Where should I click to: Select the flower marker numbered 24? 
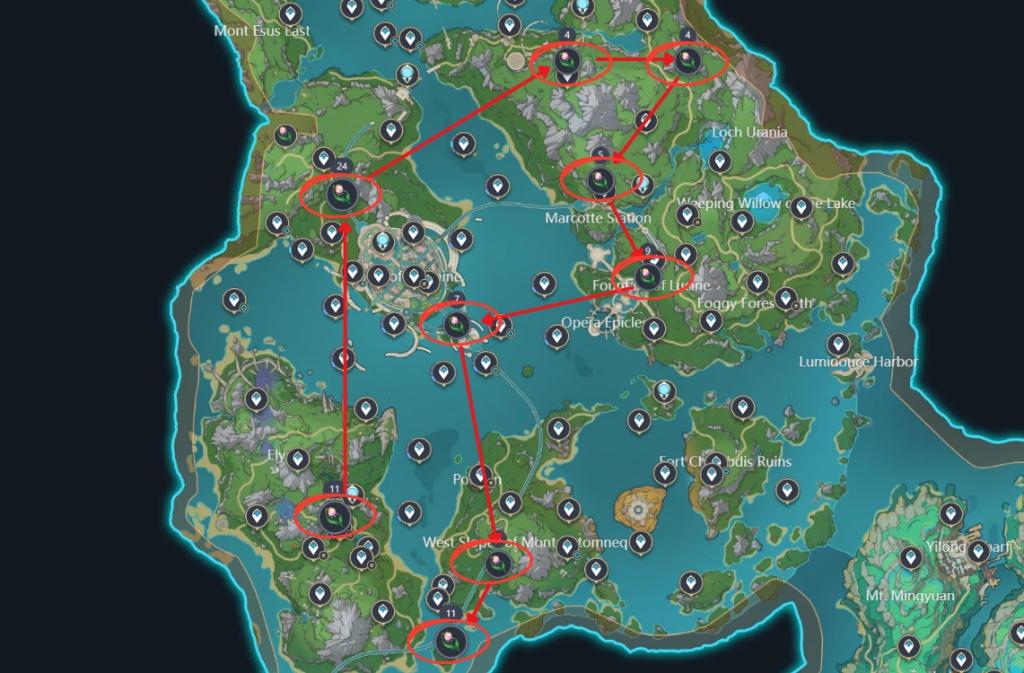(341, 193)
